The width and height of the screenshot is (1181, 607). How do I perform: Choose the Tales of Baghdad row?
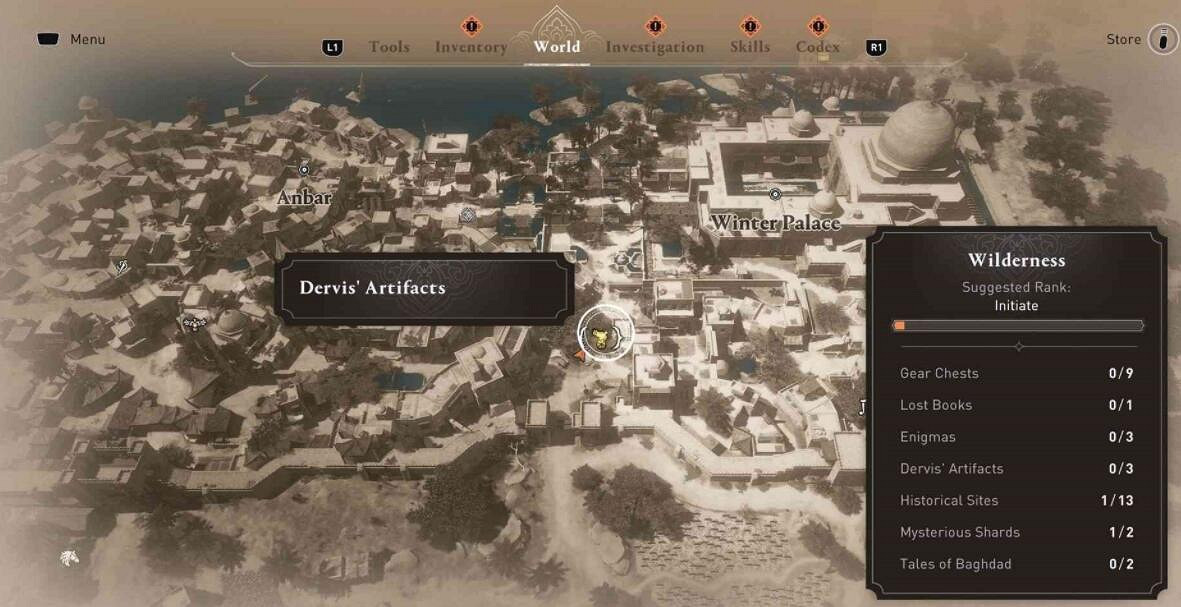point(1017,564)
